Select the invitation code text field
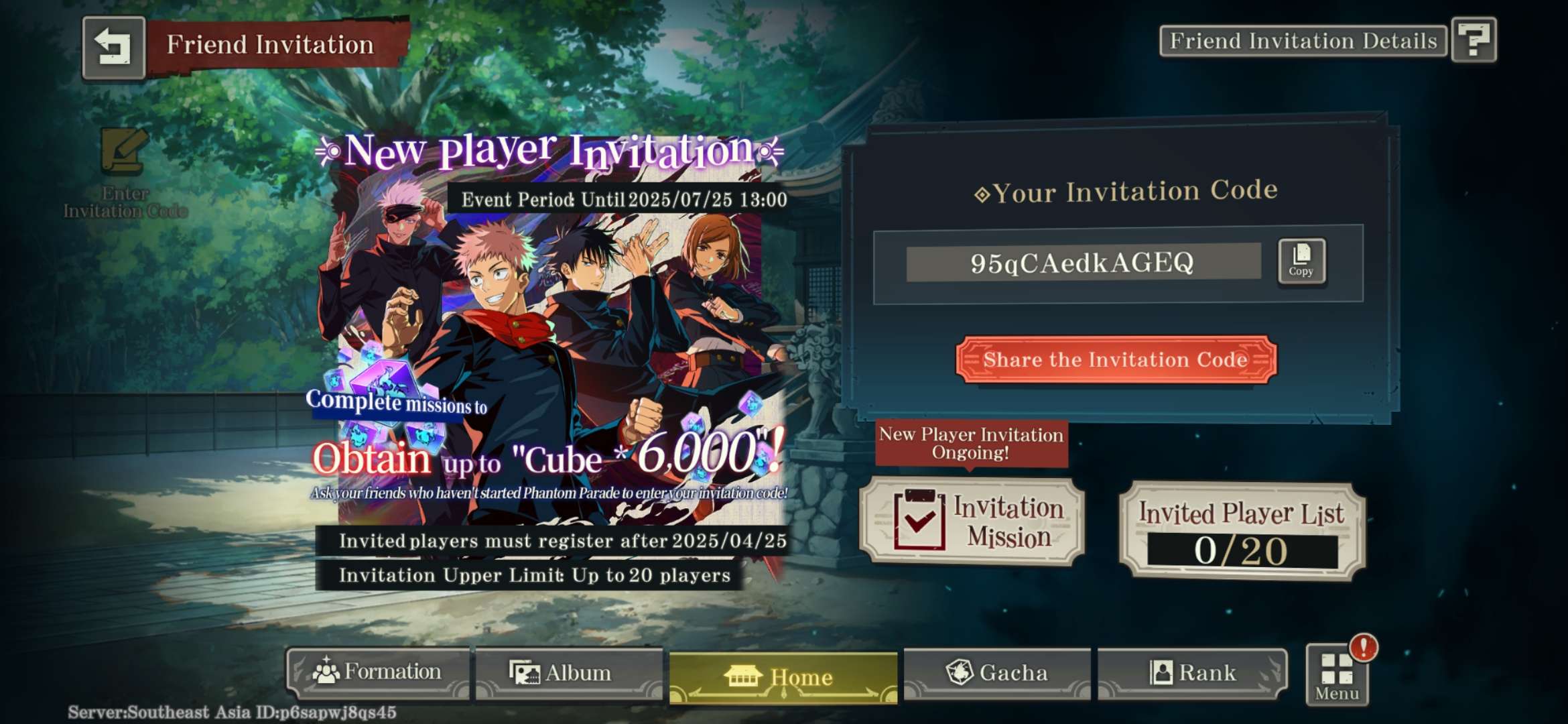The image size is (1568, 724). pos(1082,263)
